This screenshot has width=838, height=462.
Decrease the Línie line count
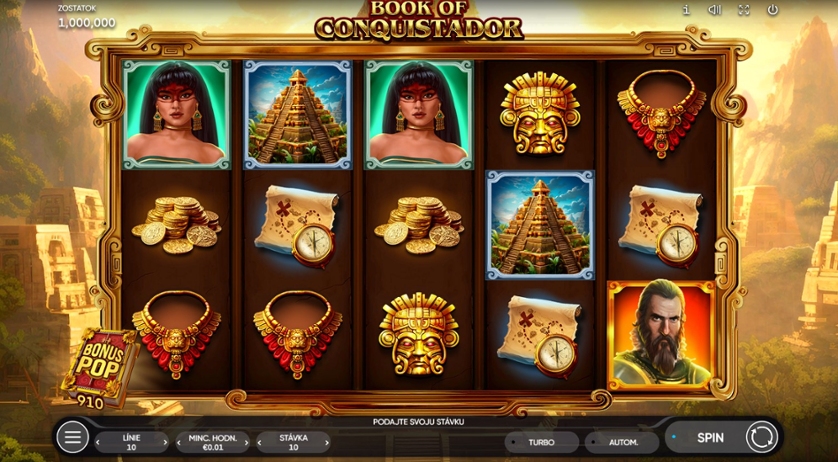[98, 443]
